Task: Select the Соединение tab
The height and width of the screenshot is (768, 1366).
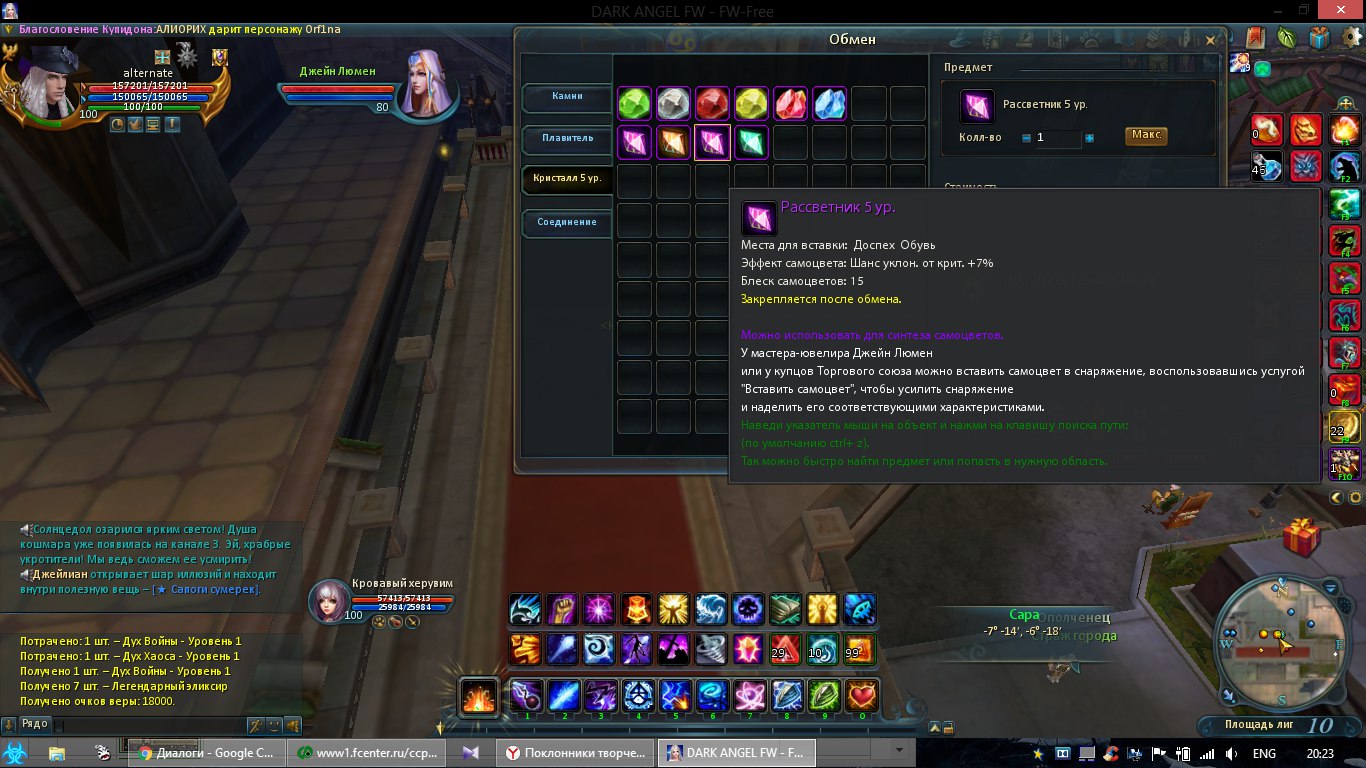Action: pyautogui.click(x=567, y=222)
